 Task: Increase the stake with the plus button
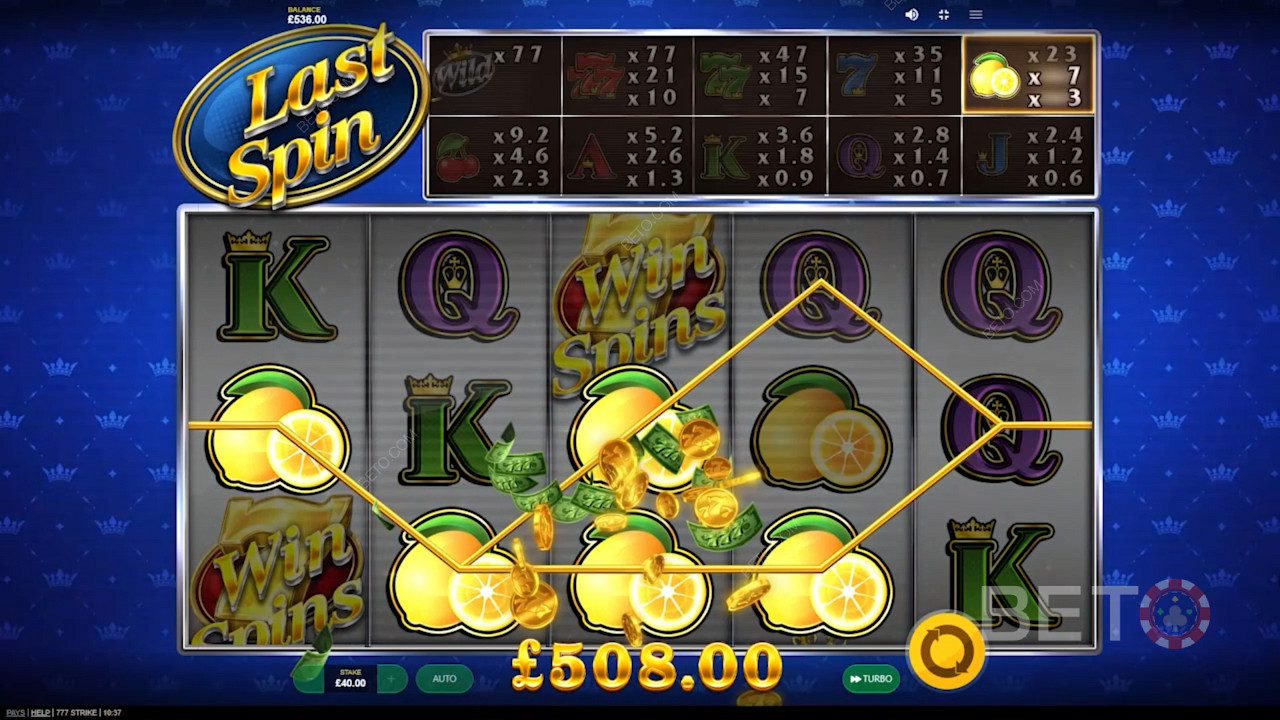pos(392,679)
